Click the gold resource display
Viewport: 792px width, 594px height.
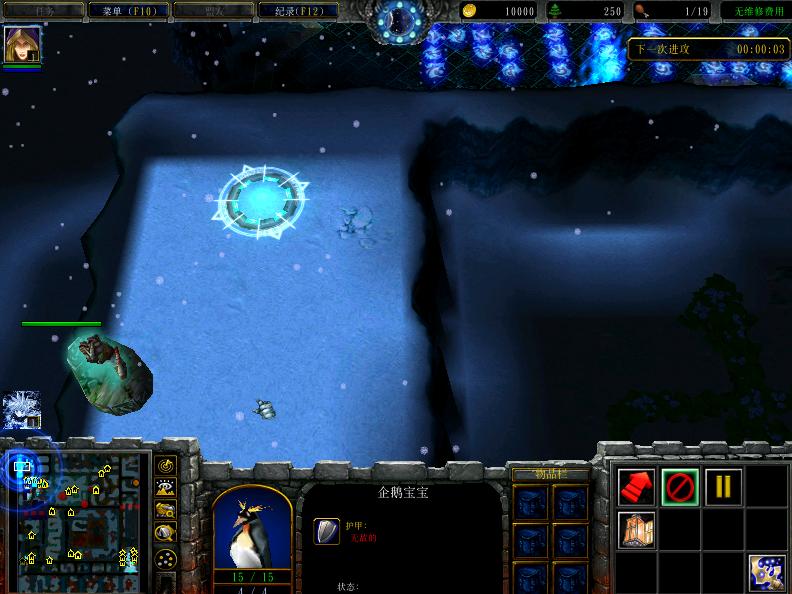click(x=500, y=11)
